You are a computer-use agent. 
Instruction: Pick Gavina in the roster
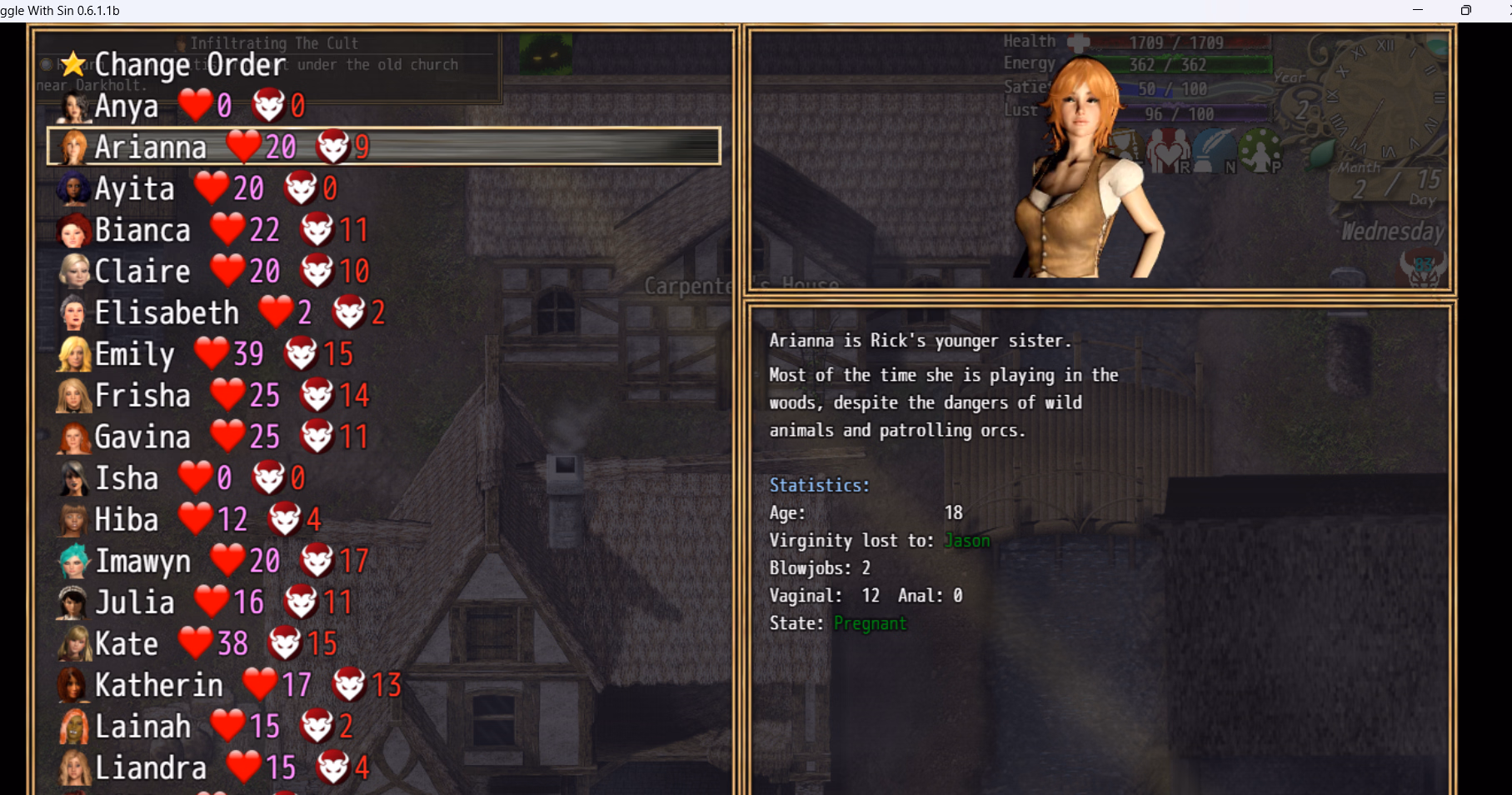(x=142, y=437)
